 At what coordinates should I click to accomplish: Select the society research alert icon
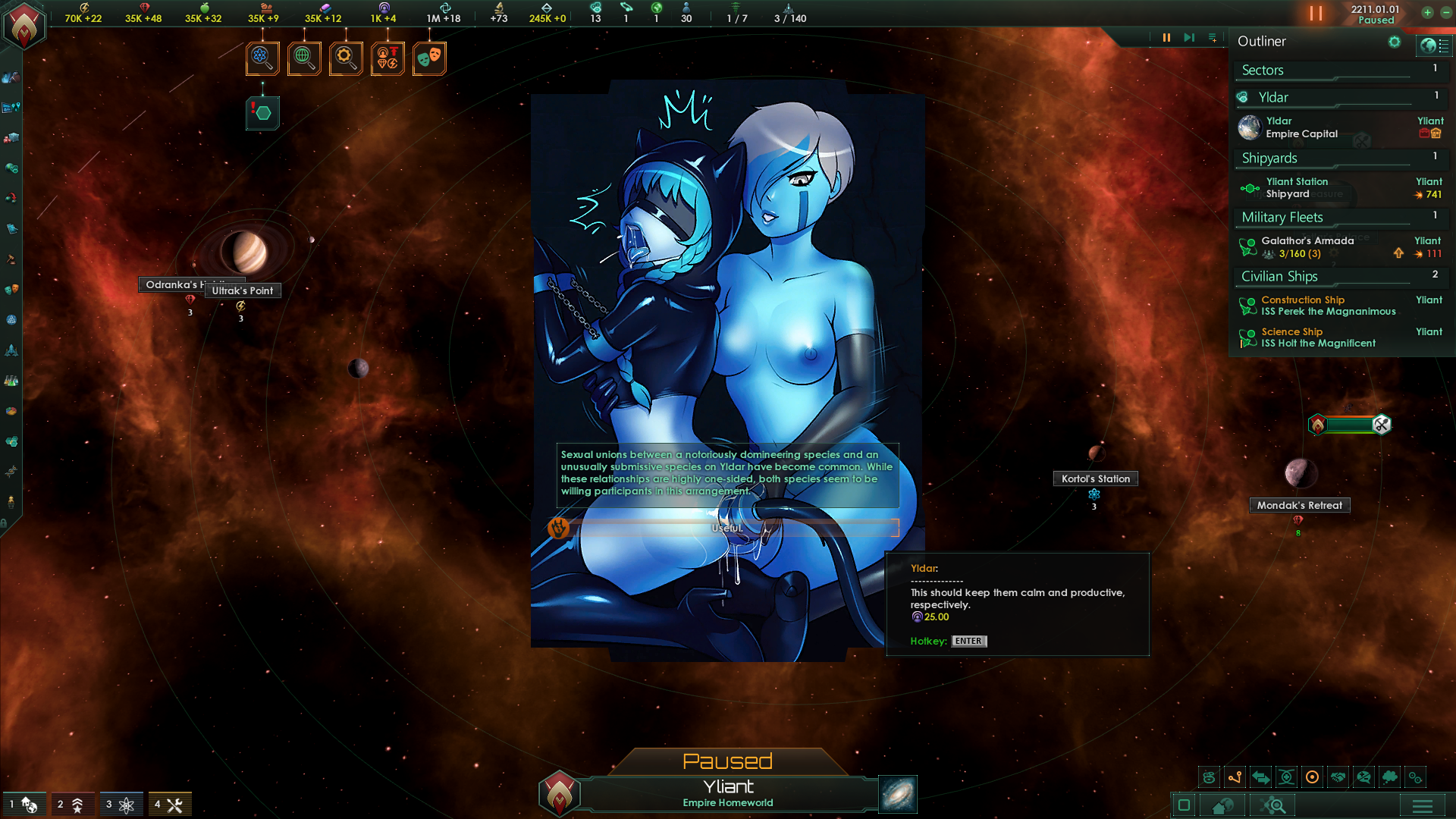click(304, 58)
